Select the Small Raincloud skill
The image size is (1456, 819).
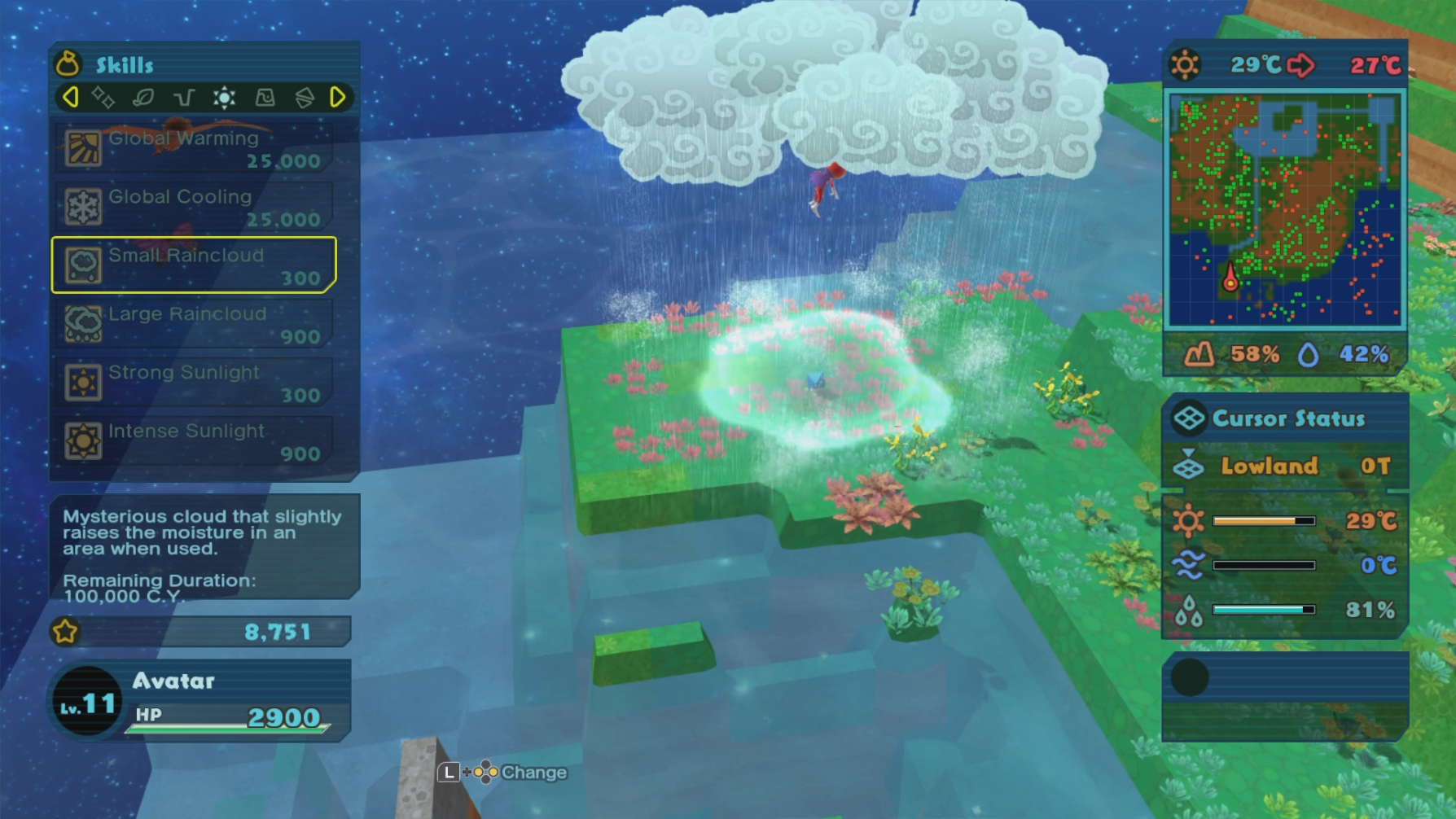pos(194,265)
